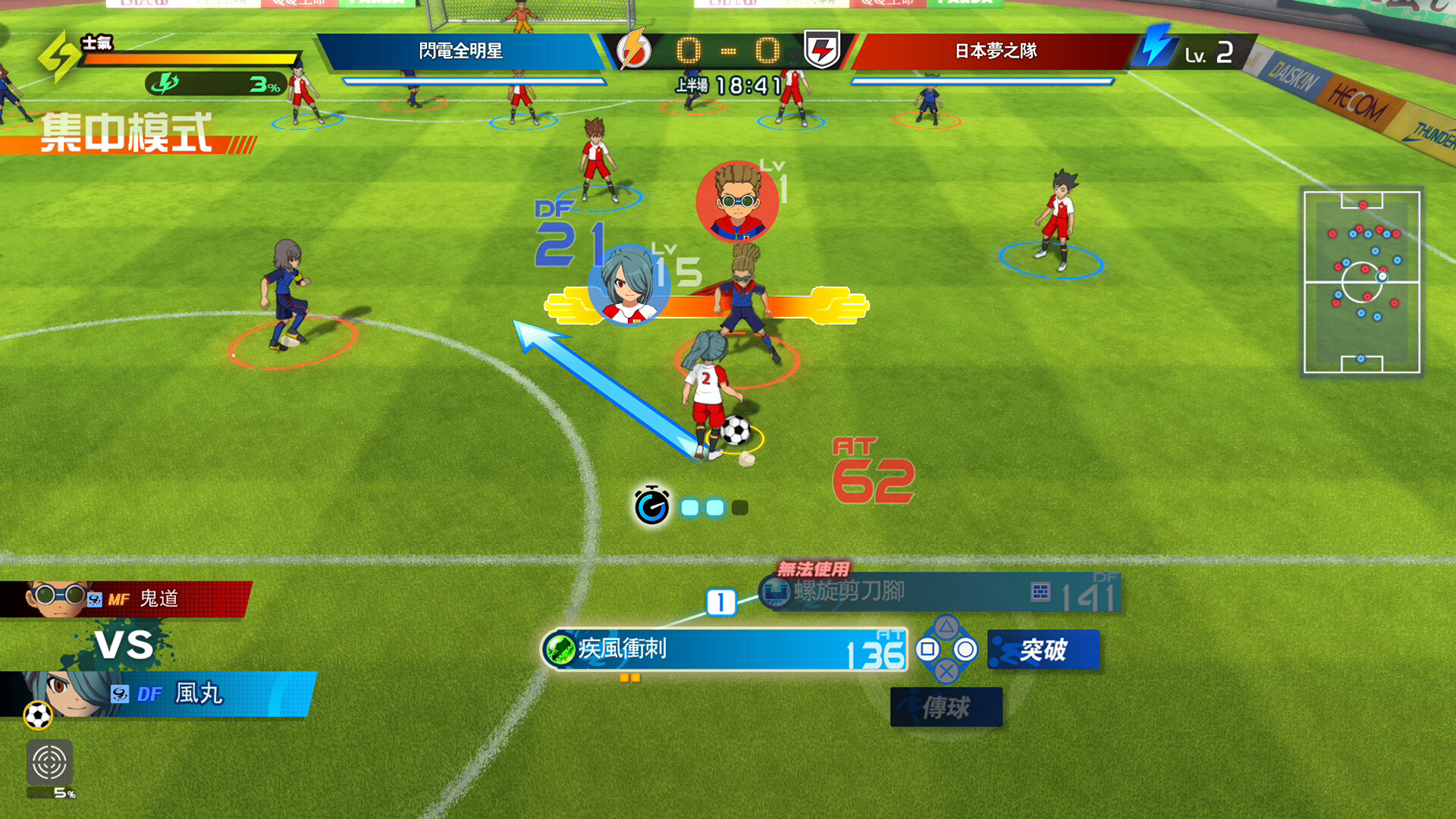Select the 鬼道 MF player panel
Viewport: 1456px width, 819px height.
click(125, 599)
